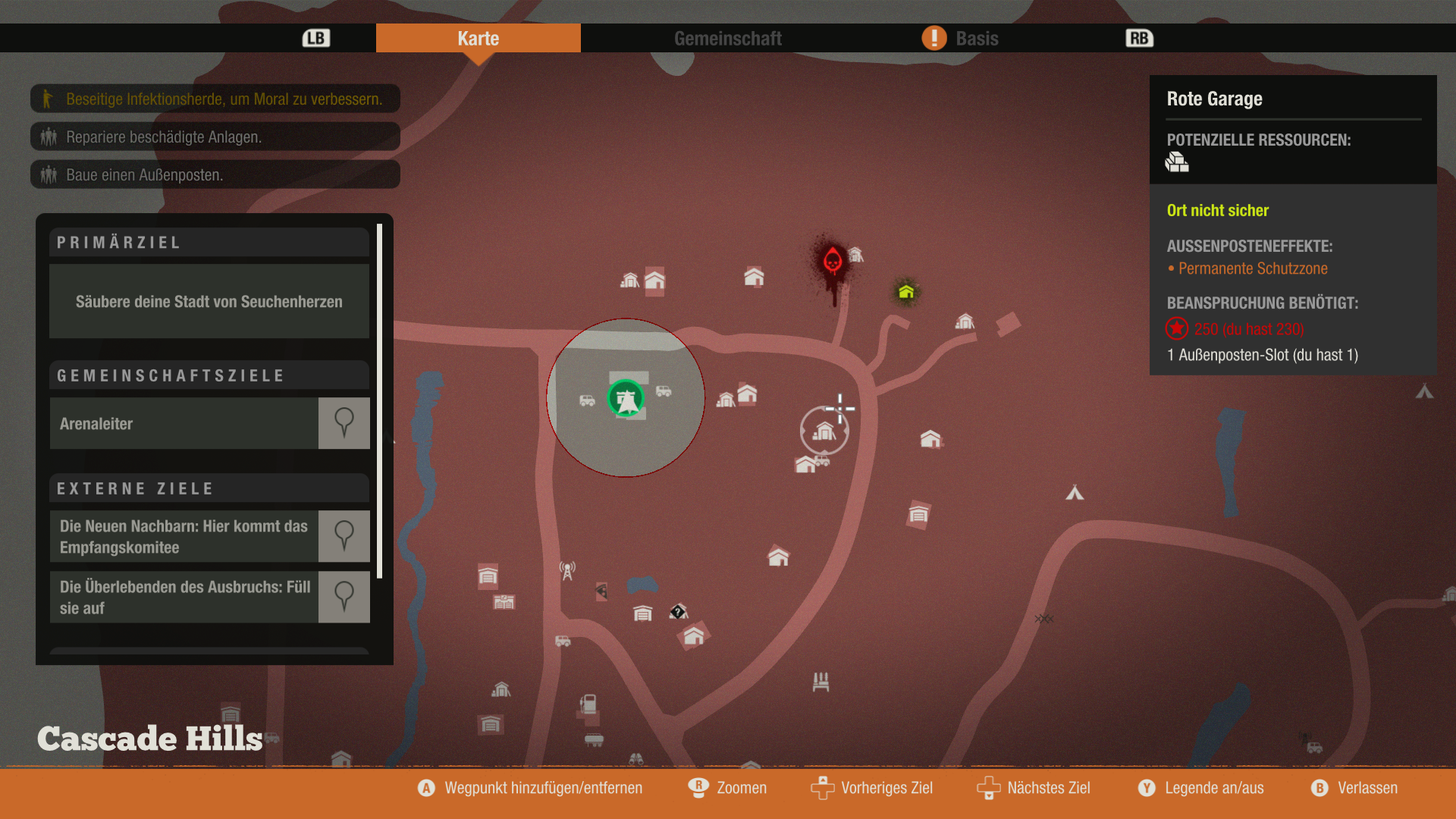
Task: Select the red plague heart map marker
Action: tap(833, 262)
